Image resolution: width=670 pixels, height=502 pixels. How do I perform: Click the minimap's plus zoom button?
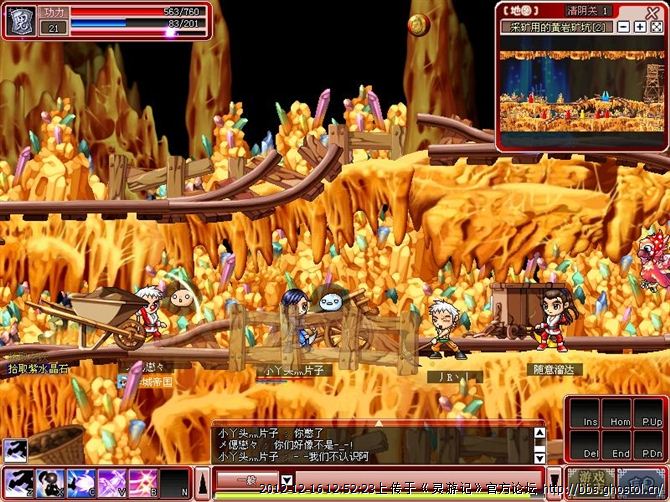pyautogui.click(x=639, y=27)
